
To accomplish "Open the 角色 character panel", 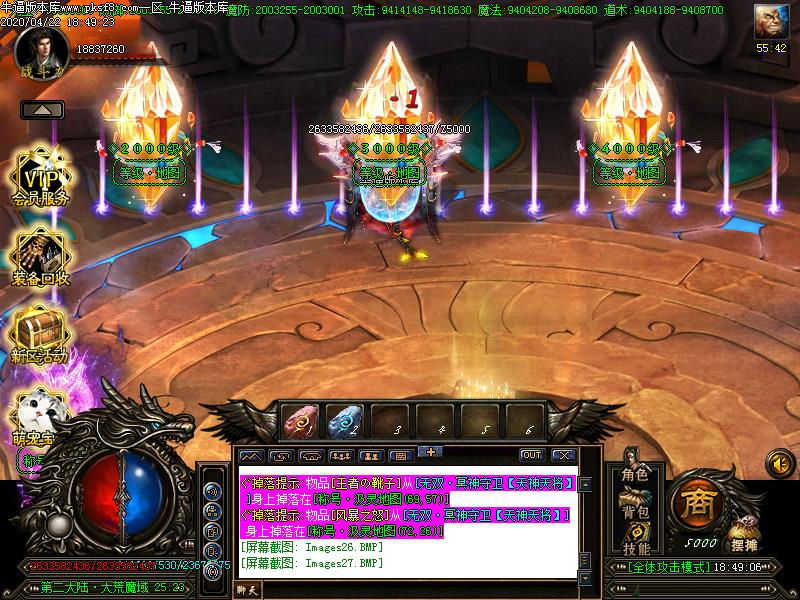I will pyautogui.click(x=634, y=474).
